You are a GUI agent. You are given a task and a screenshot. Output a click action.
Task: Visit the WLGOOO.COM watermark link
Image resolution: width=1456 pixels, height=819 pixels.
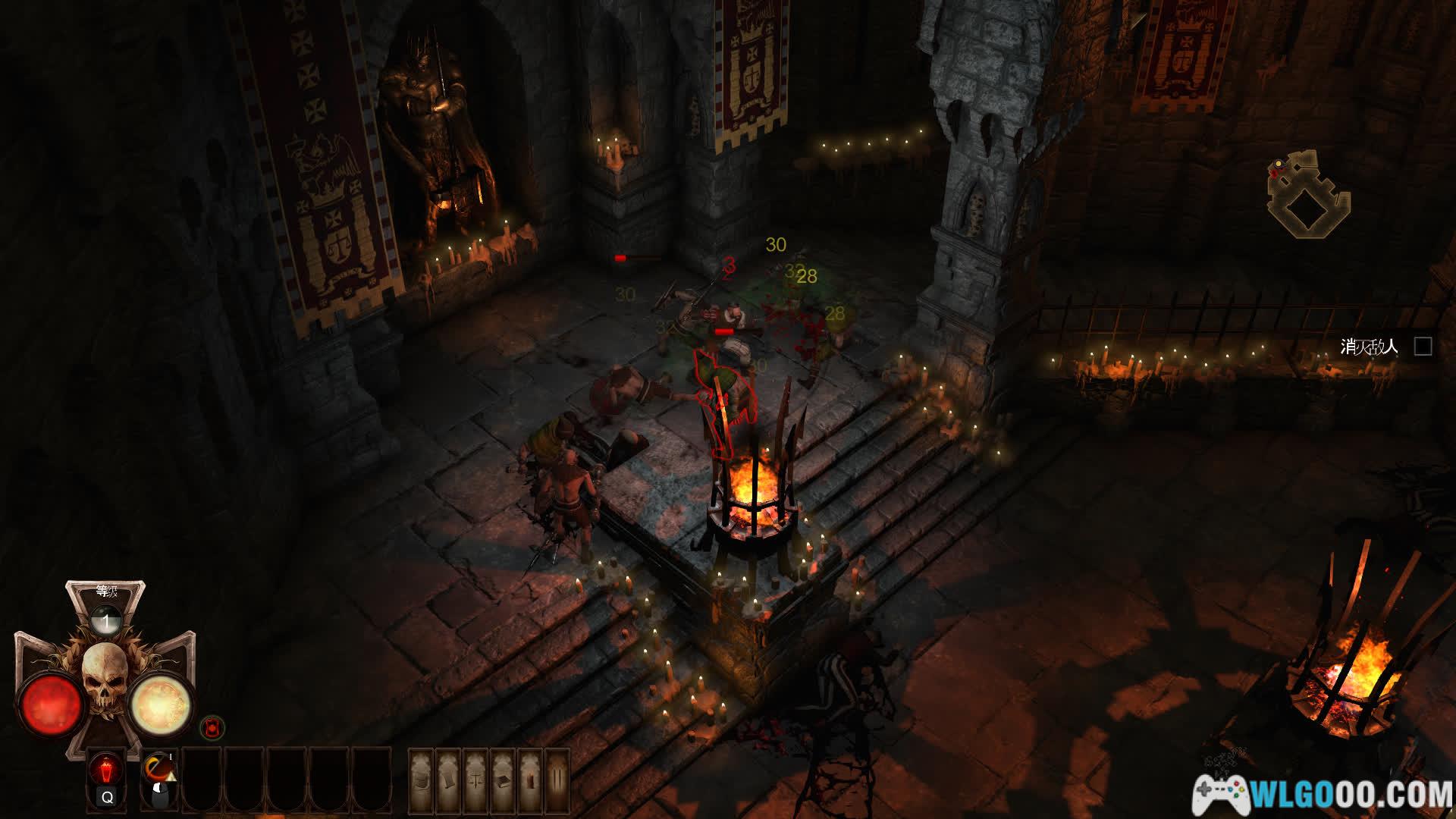[x=1323, y=794]
